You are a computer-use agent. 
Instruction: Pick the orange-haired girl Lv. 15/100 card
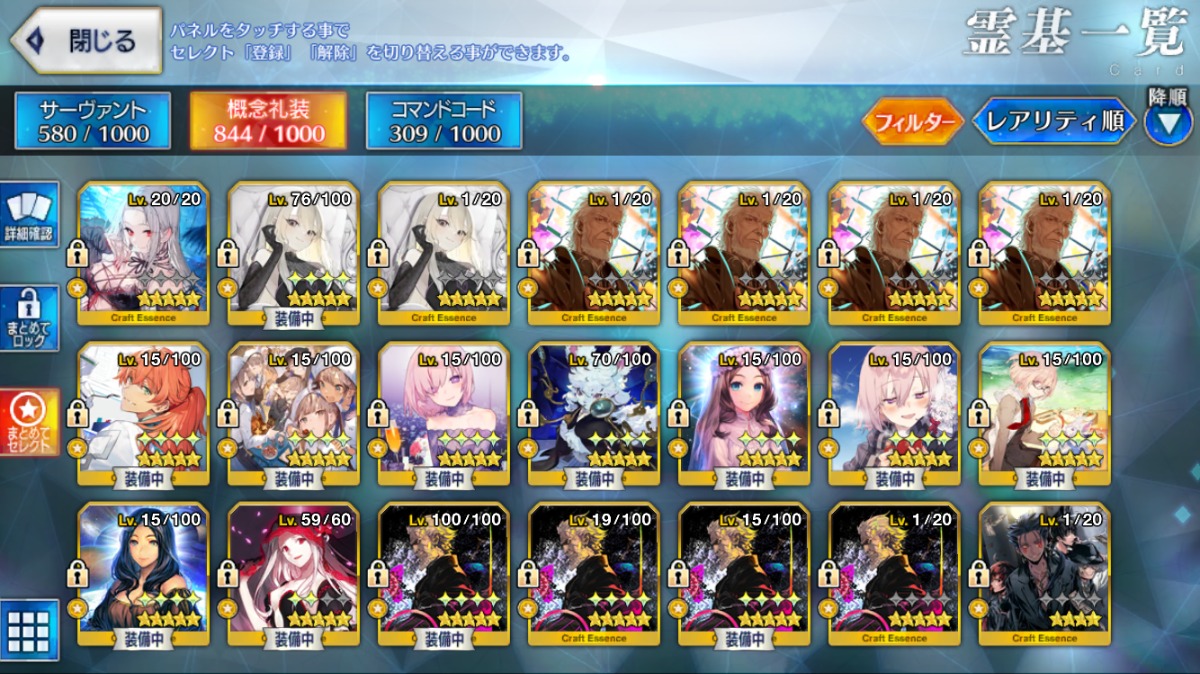(144, 412)
